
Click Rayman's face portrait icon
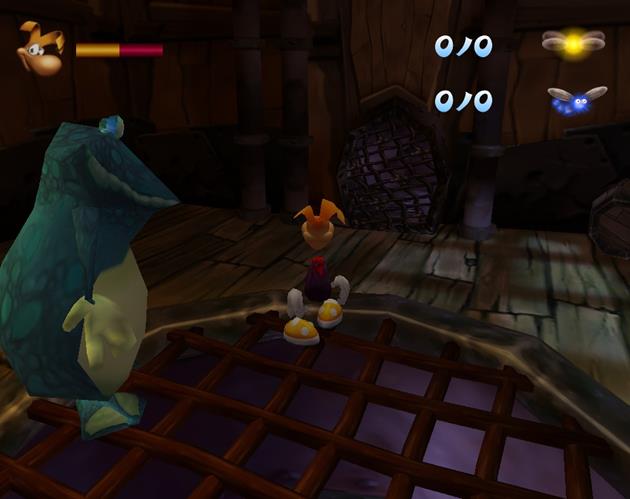[40, 47]
